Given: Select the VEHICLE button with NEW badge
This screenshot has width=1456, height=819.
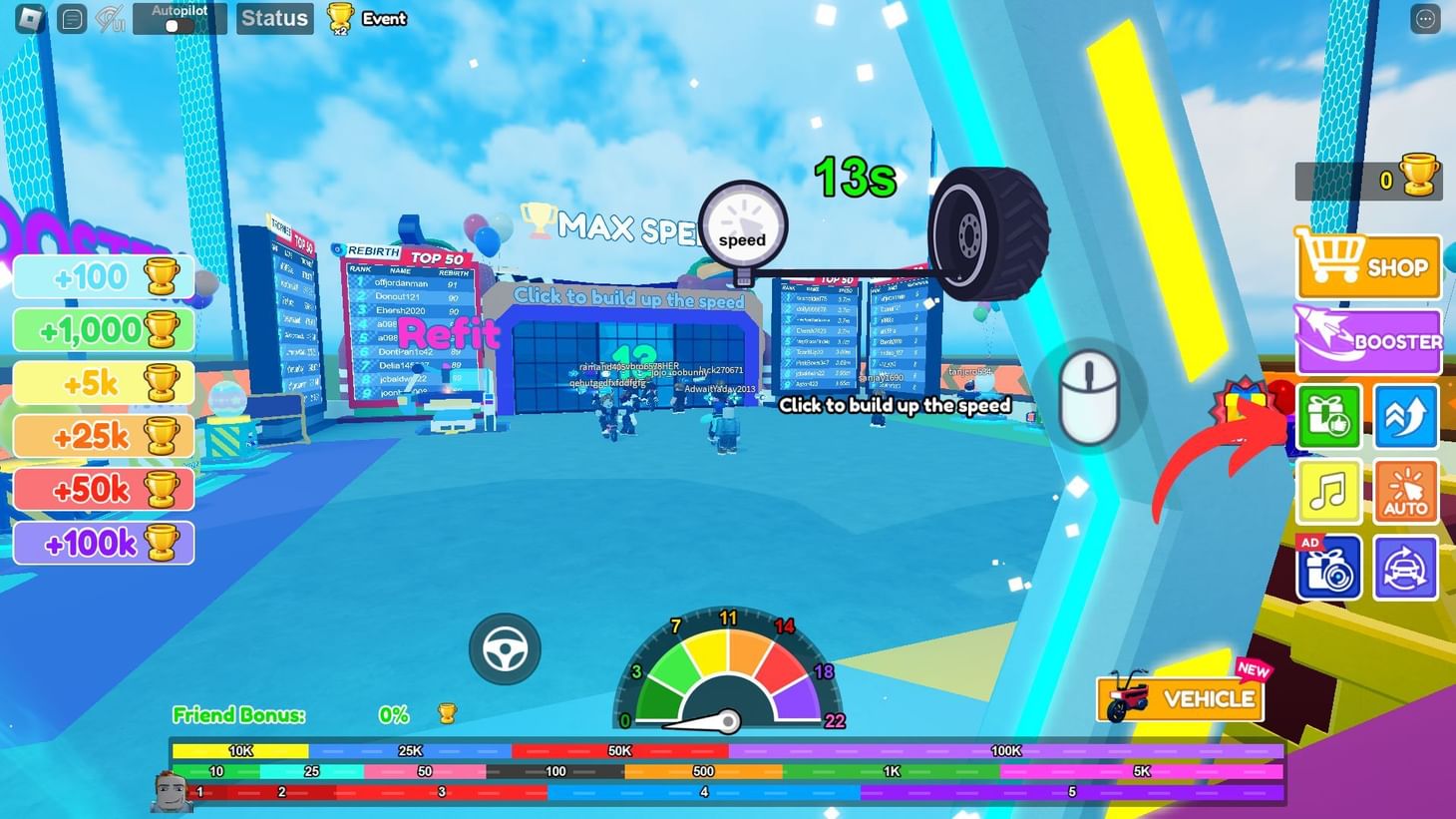Looking at the screenshot, I should tap(1181, 698).
